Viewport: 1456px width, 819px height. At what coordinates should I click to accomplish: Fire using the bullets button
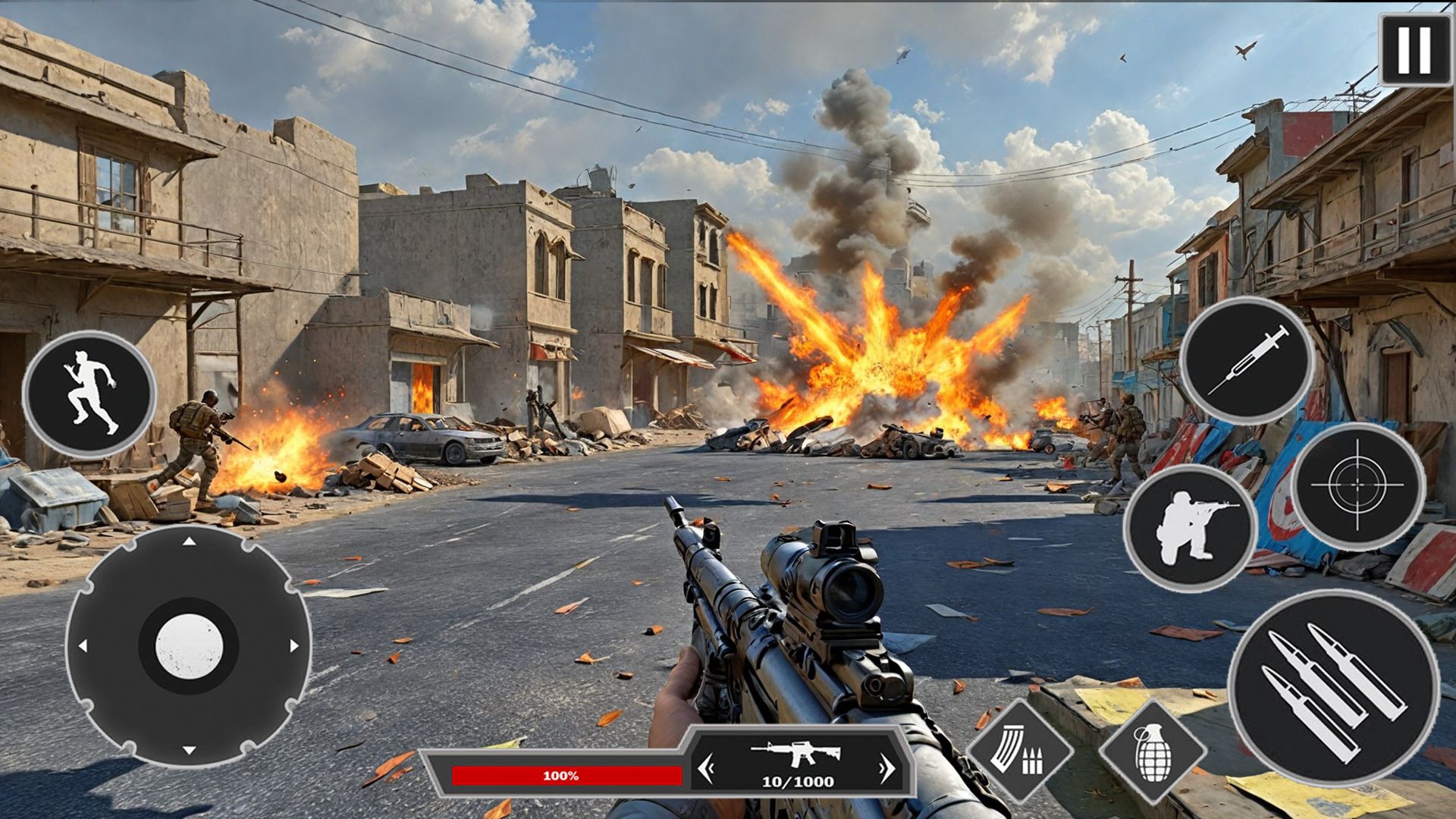(1333, 688)
